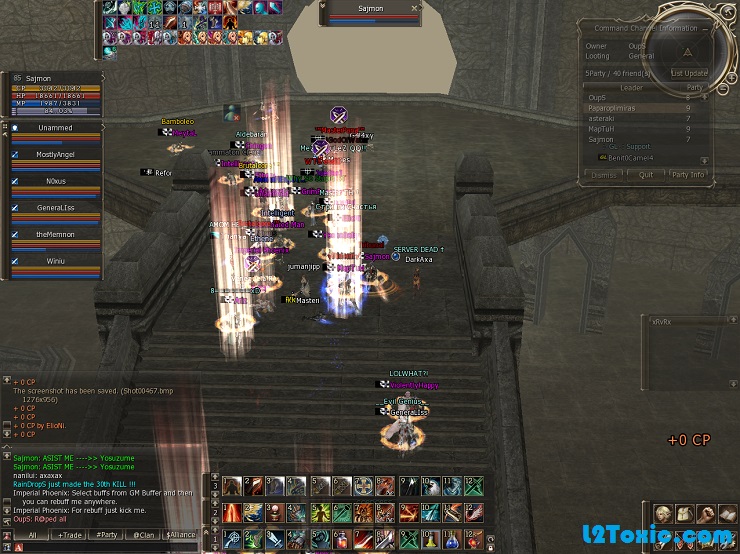Select party member MostlyAngel
Screen dimensions: 740x554
point(55,155)
